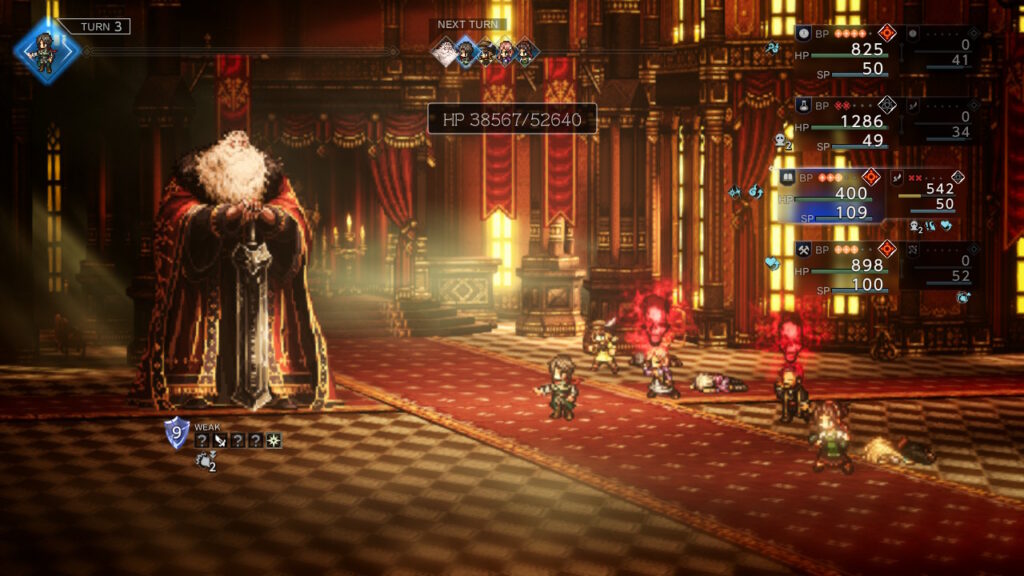The width and height of the screenshot is (1024, 576).
Task: Choose the highlighted book-icon panel with 400 HP
Action: click(x=830, y=195)
